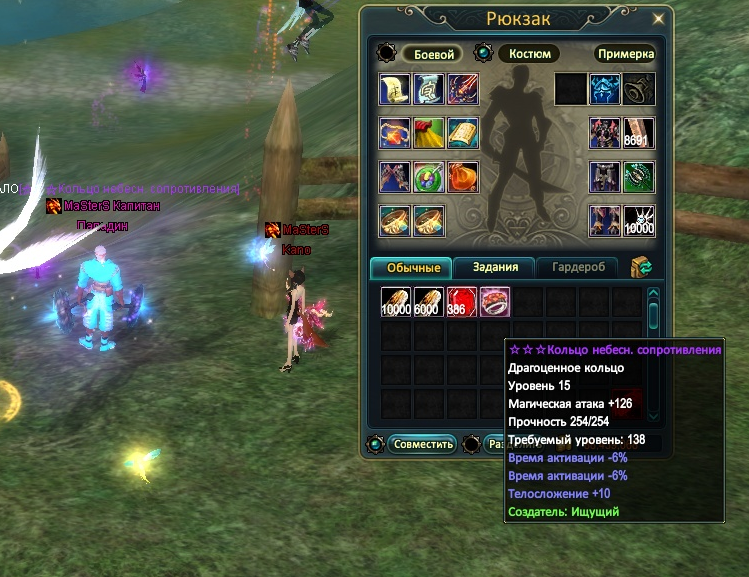Select the green round orb equipment slot
Viewport: 749px width, 577px height.
click(x=428, y=177)
